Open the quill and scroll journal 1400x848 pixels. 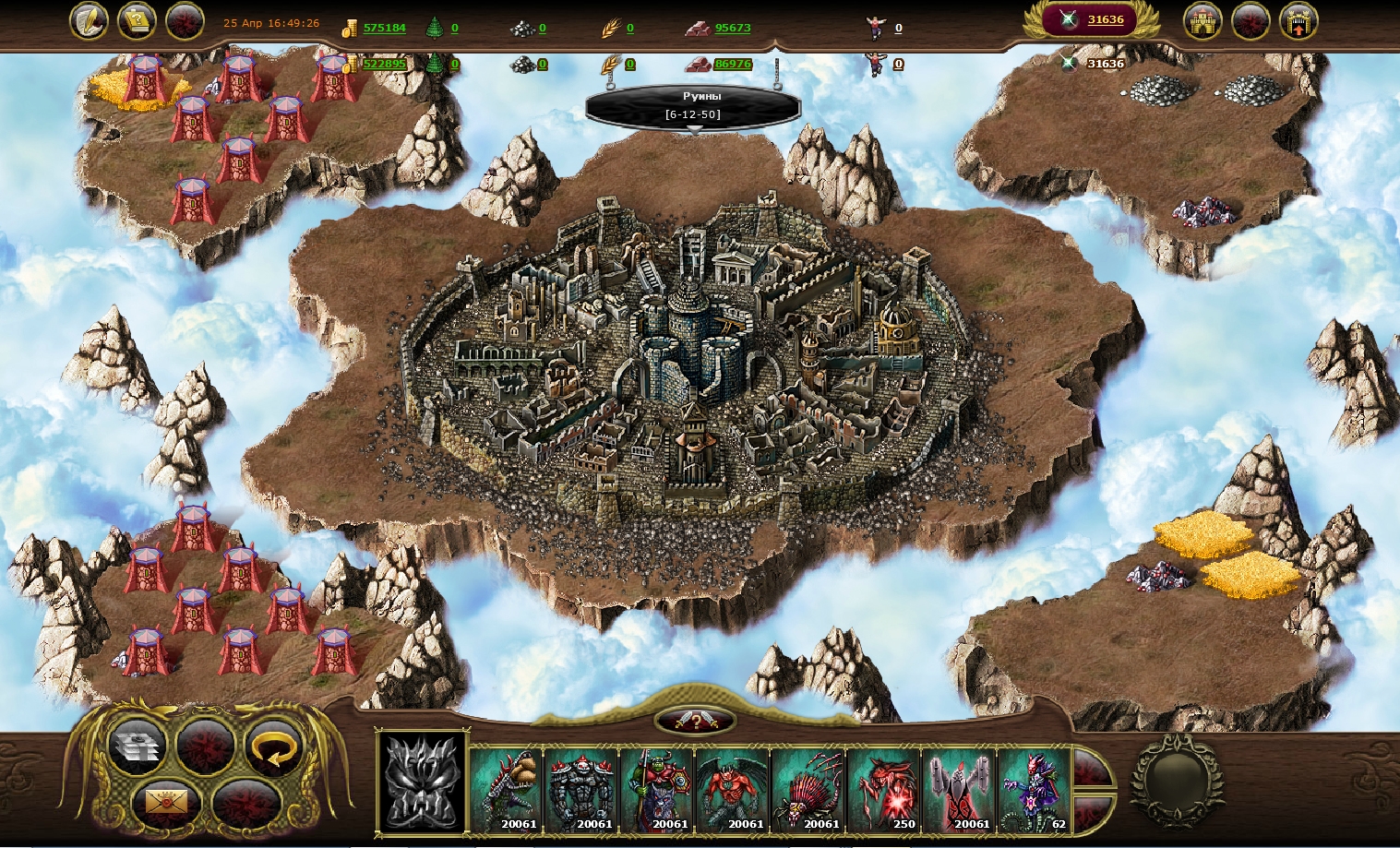point(89,21)
